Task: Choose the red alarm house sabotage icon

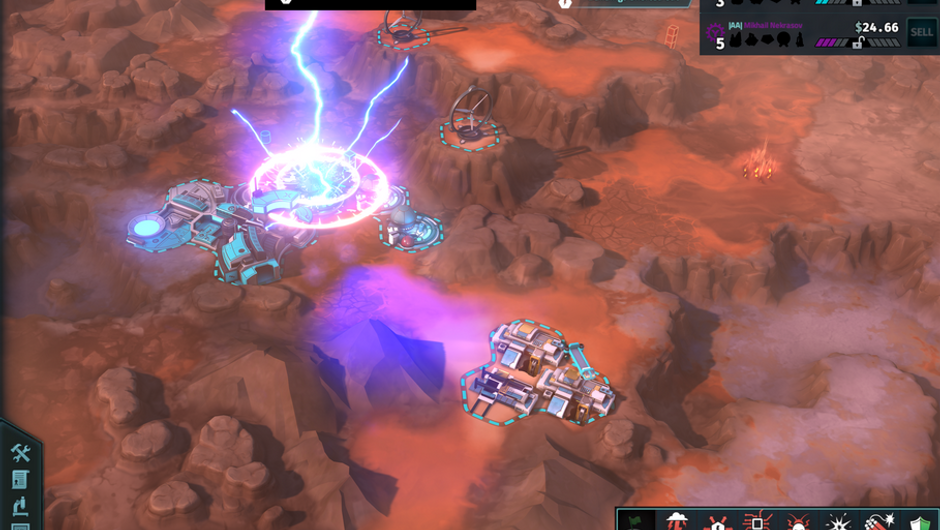Action: tap(717, 521)
